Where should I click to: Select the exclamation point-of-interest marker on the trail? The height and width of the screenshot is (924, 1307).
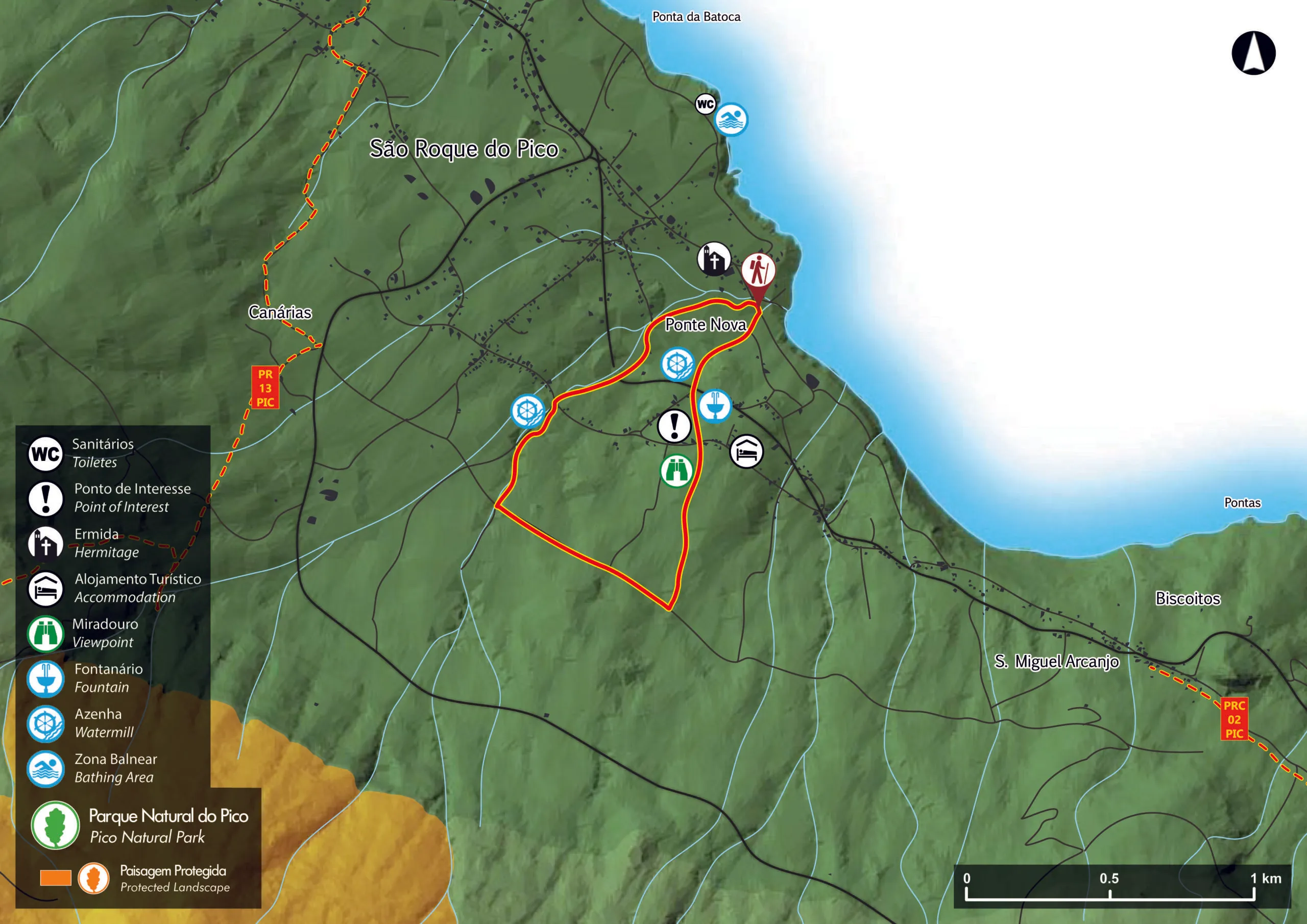pyautogui.click(x=674, y=426)
